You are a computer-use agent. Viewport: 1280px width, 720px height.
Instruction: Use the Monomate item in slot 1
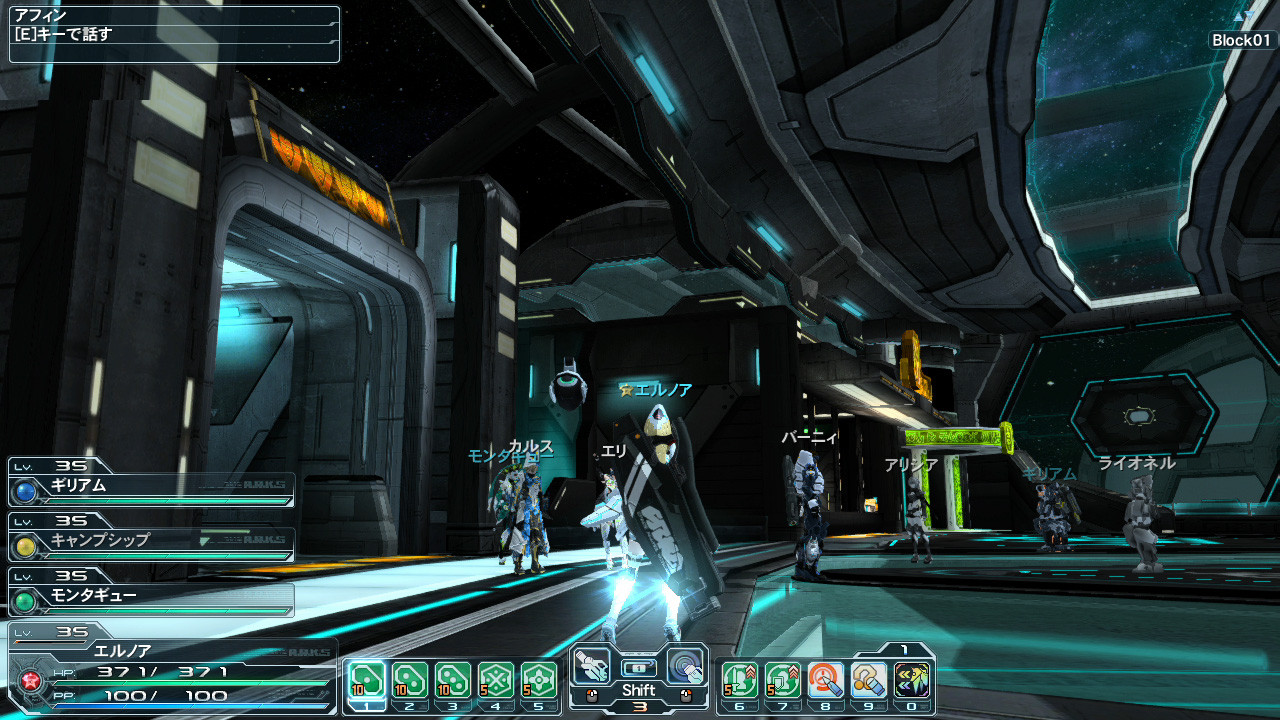tap(366, 680)
